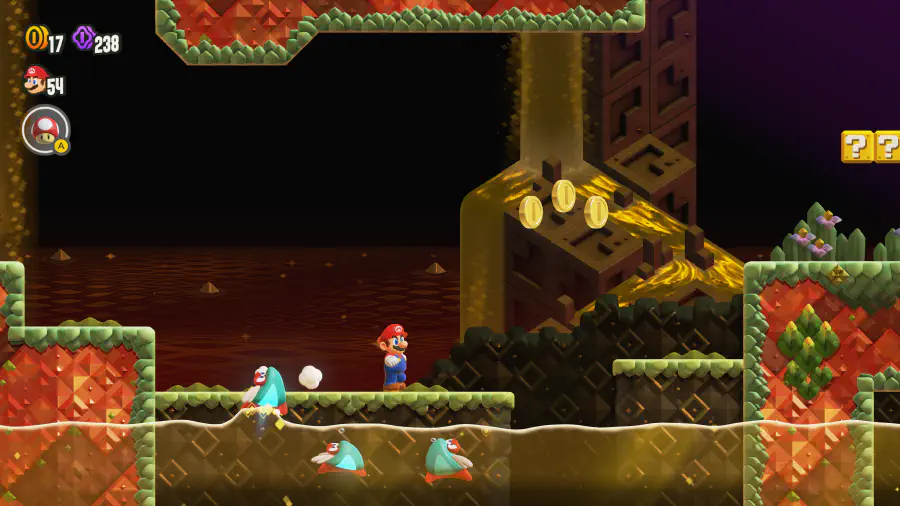Use the stored Super Mushroom item

tap(45, 130)
